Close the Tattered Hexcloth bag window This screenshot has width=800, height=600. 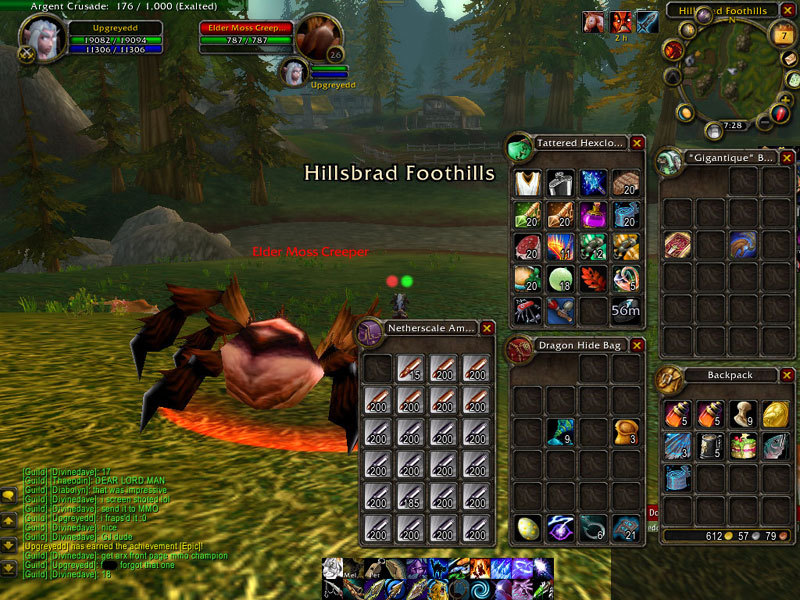coord(637,143)
